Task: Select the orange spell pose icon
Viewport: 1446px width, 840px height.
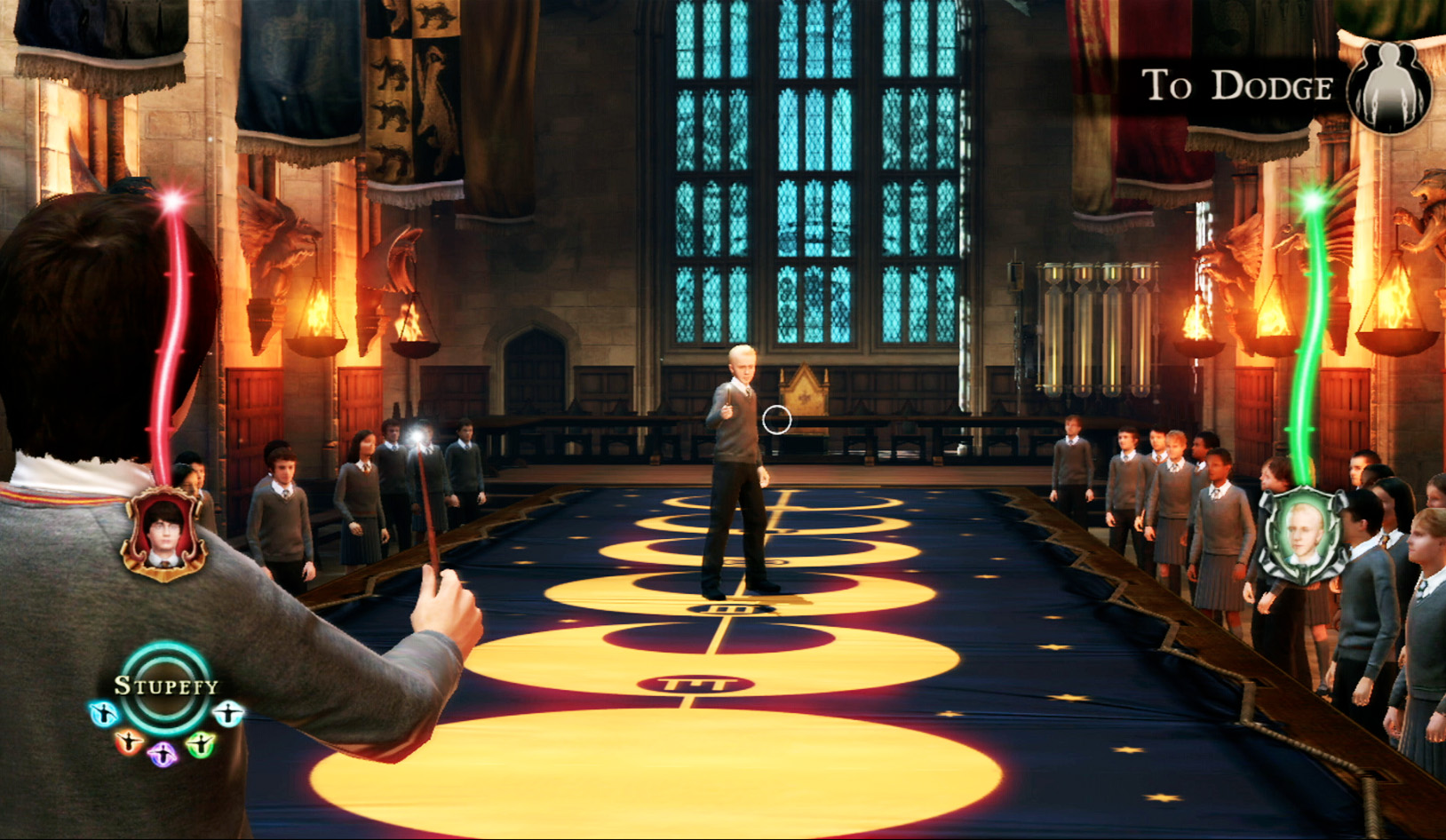Action: pyautogui.click(x=128, y=742)
